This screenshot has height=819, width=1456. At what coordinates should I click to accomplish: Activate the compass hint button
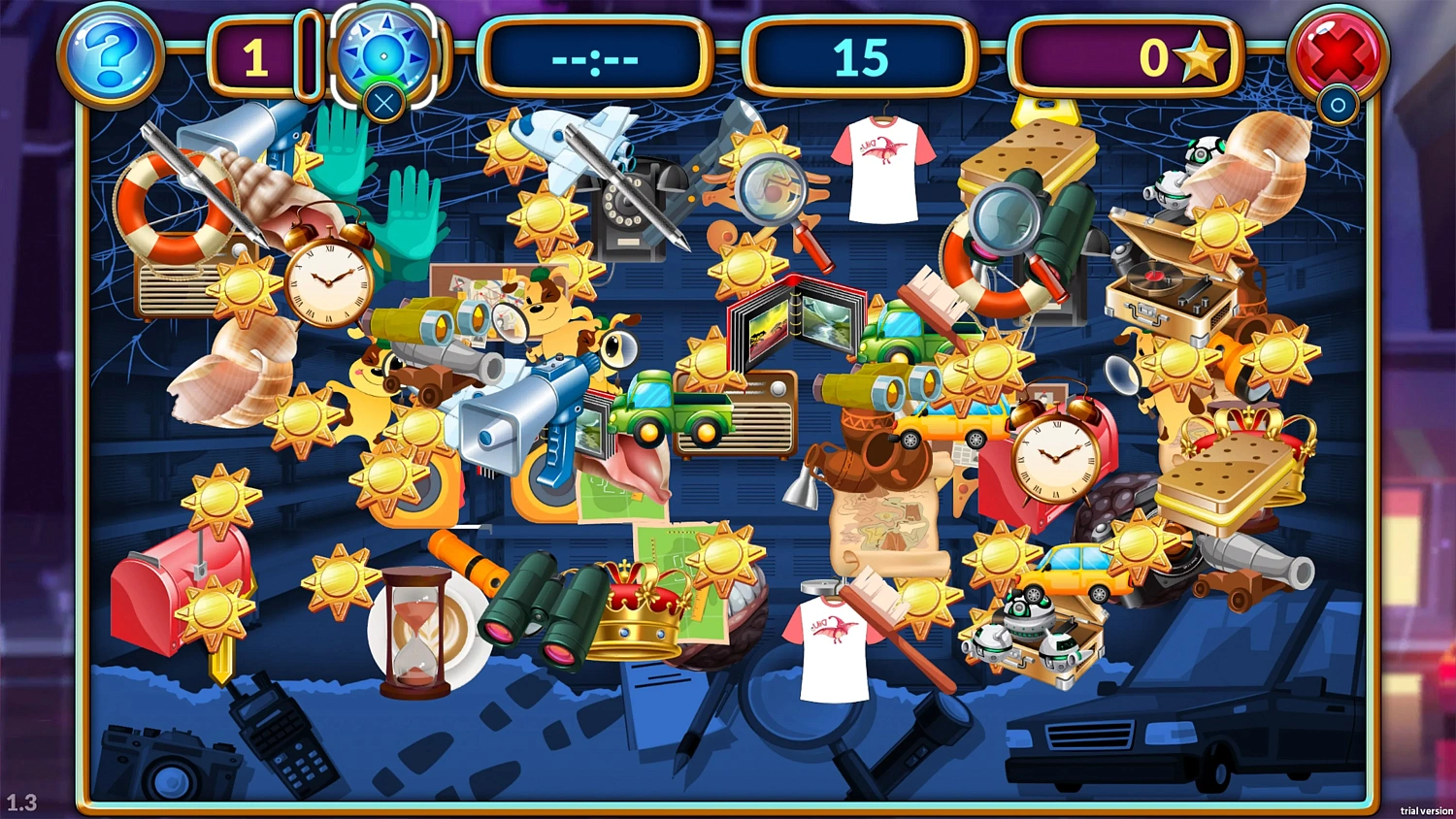[384, 53]
